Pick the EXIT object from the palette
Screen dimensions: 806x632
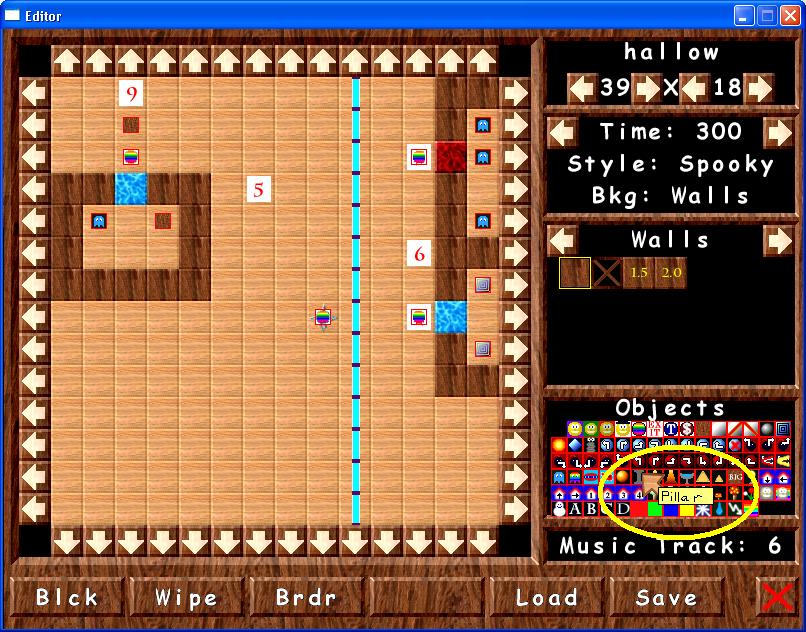point(655,429)
